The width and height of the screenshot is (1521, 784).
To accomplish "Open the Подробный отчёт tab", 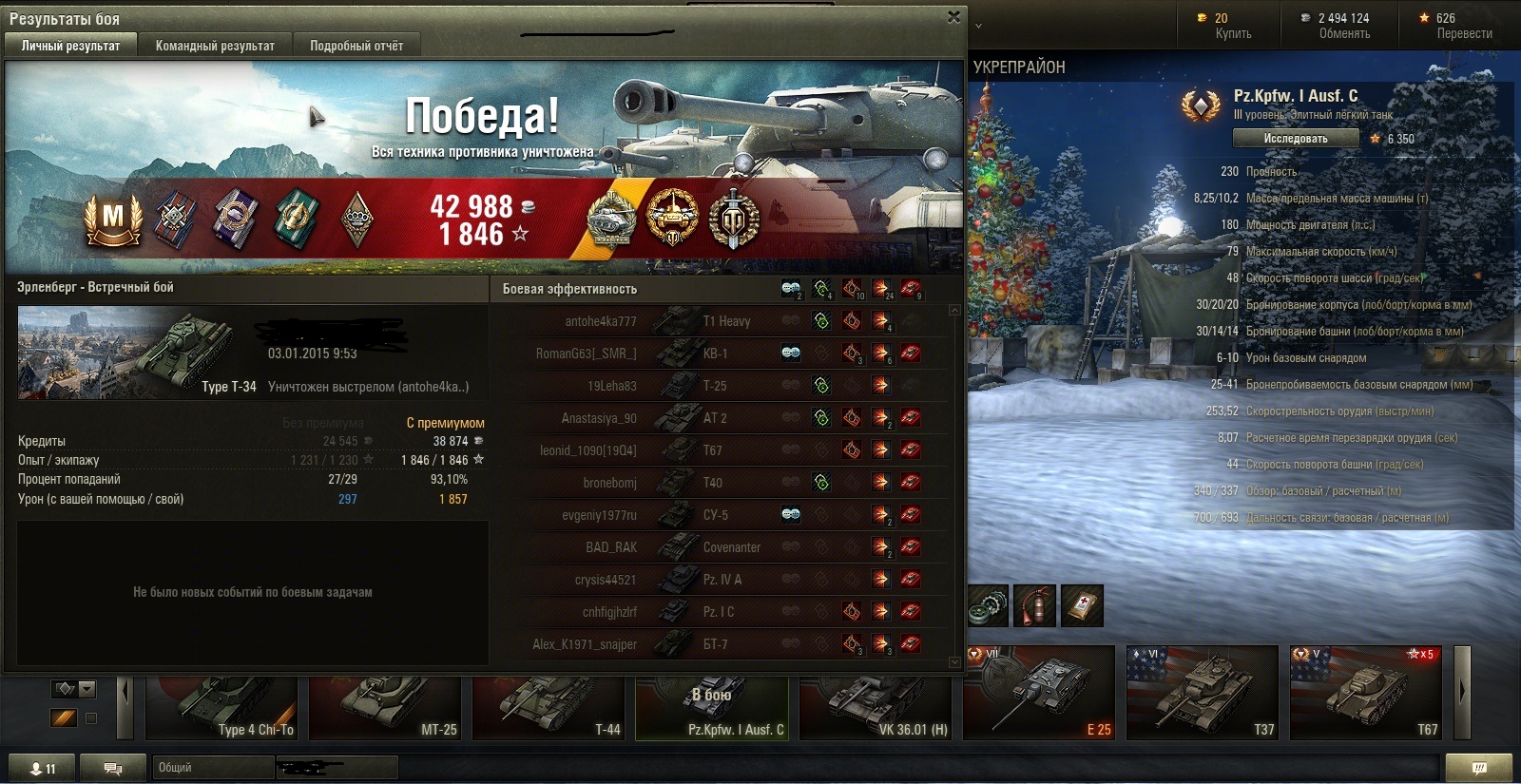I will 356,46.
